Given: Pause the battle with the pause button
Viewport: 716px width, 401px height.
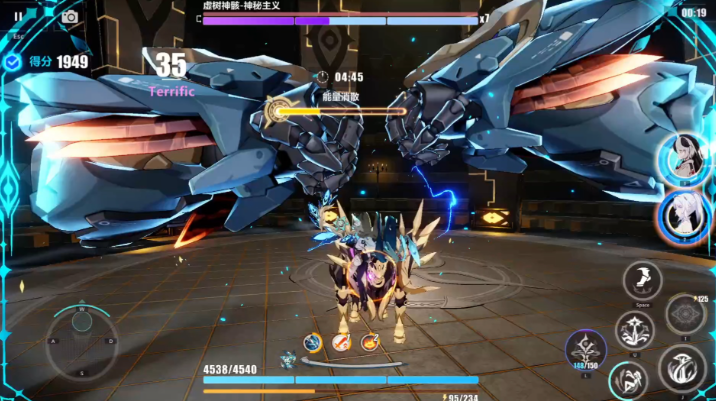Looking at the screenshot, I should click(x=18, y=16).
